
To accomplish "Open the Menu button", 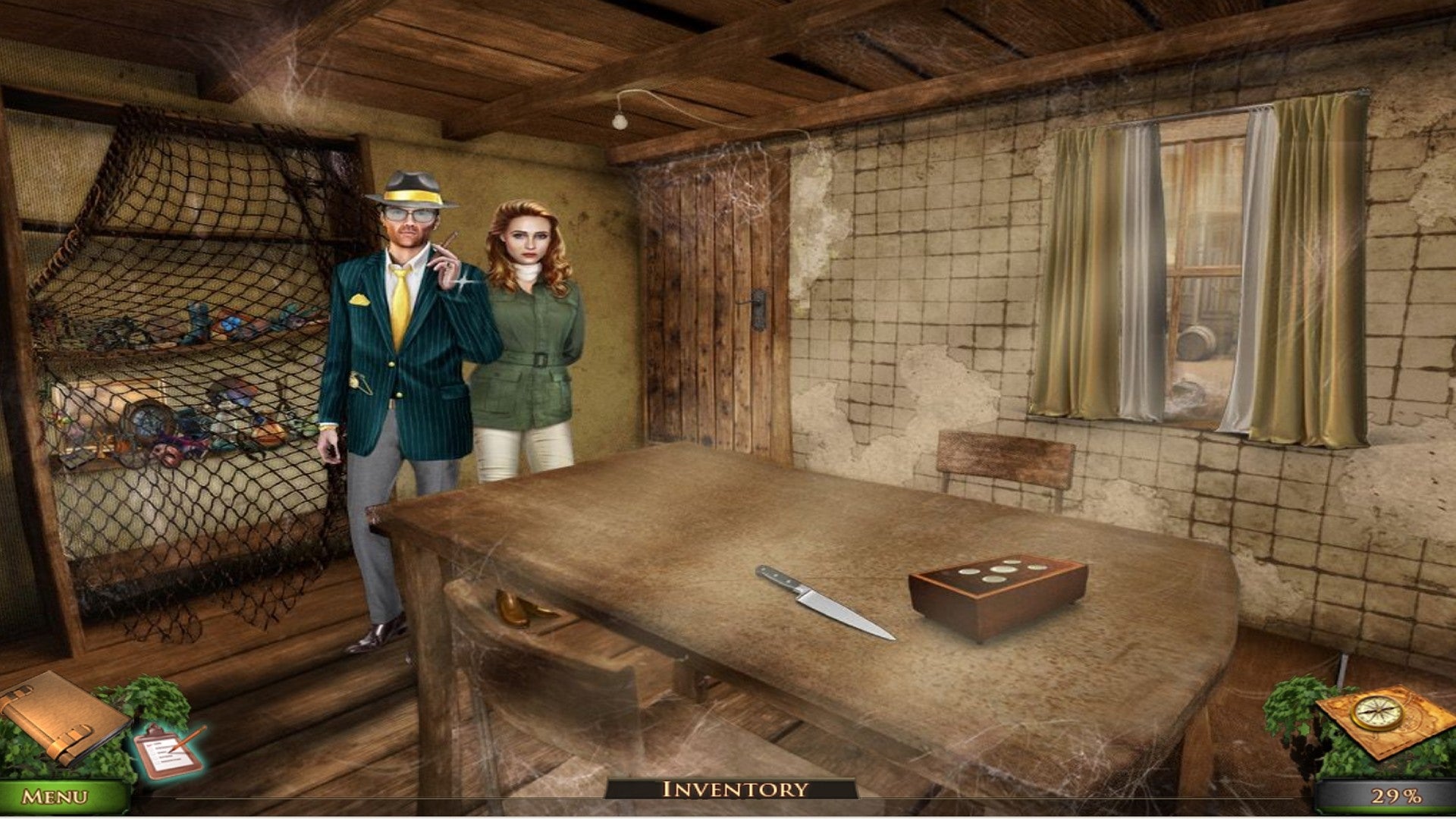I will [x=55, y=796].
